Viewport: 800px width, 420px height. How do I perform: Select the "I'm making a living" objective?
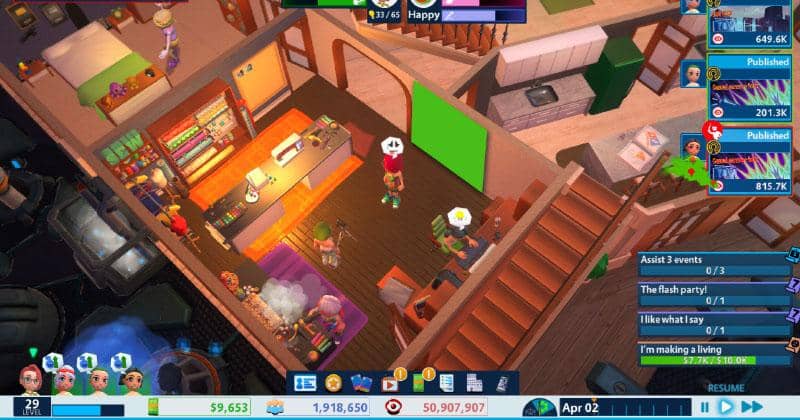pyautogui.click(x=714, y=353)
